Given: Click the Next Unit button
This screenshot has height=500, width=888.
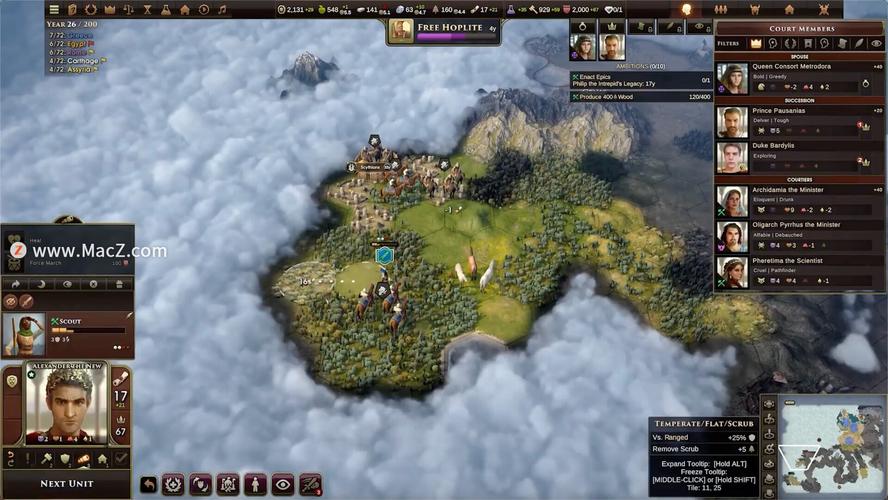Looking at the screenshot, I should (x=67, y=483).
